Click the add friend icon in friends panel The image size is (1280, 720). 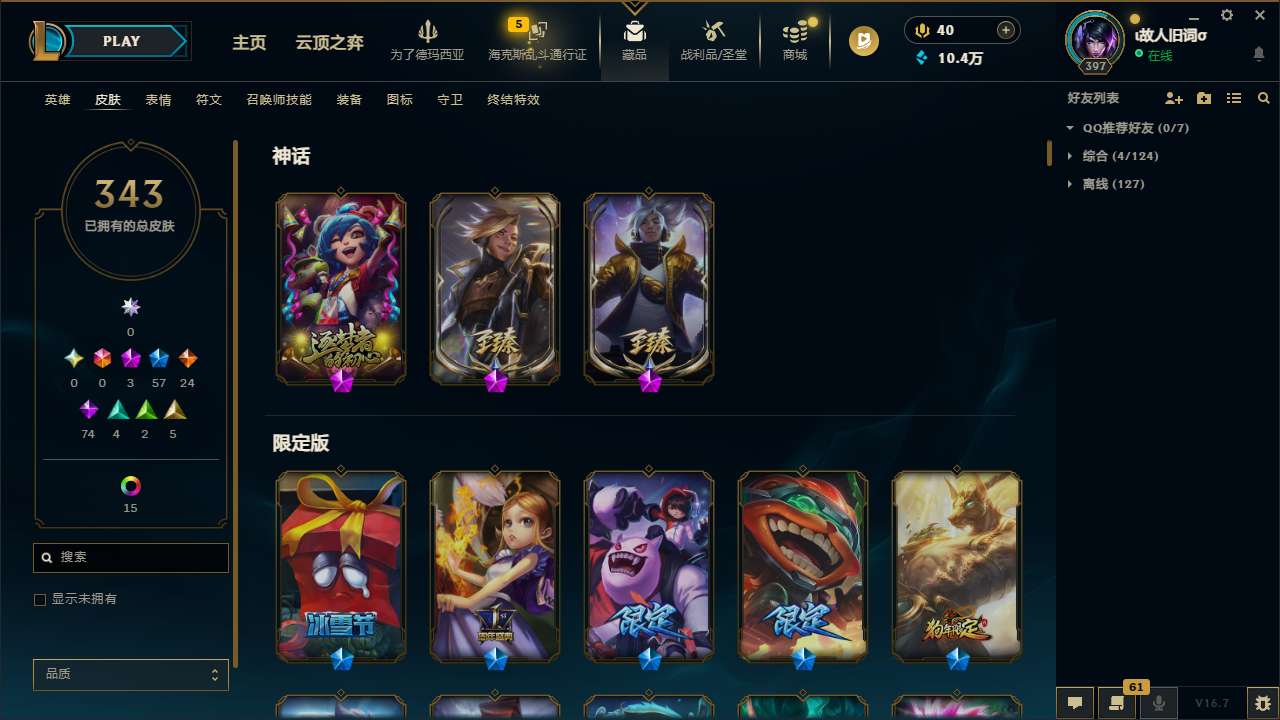pyautogui.click(x=1173, y=98)
